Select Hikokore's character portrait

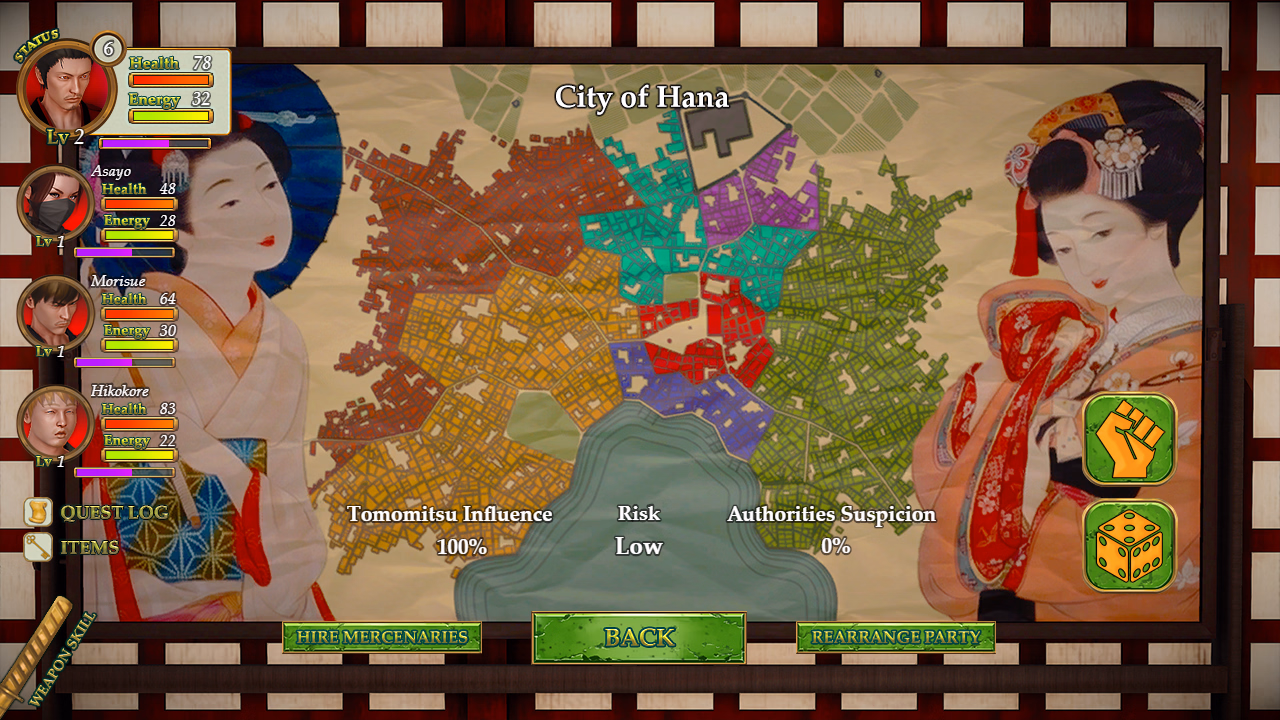coord(55,425)
